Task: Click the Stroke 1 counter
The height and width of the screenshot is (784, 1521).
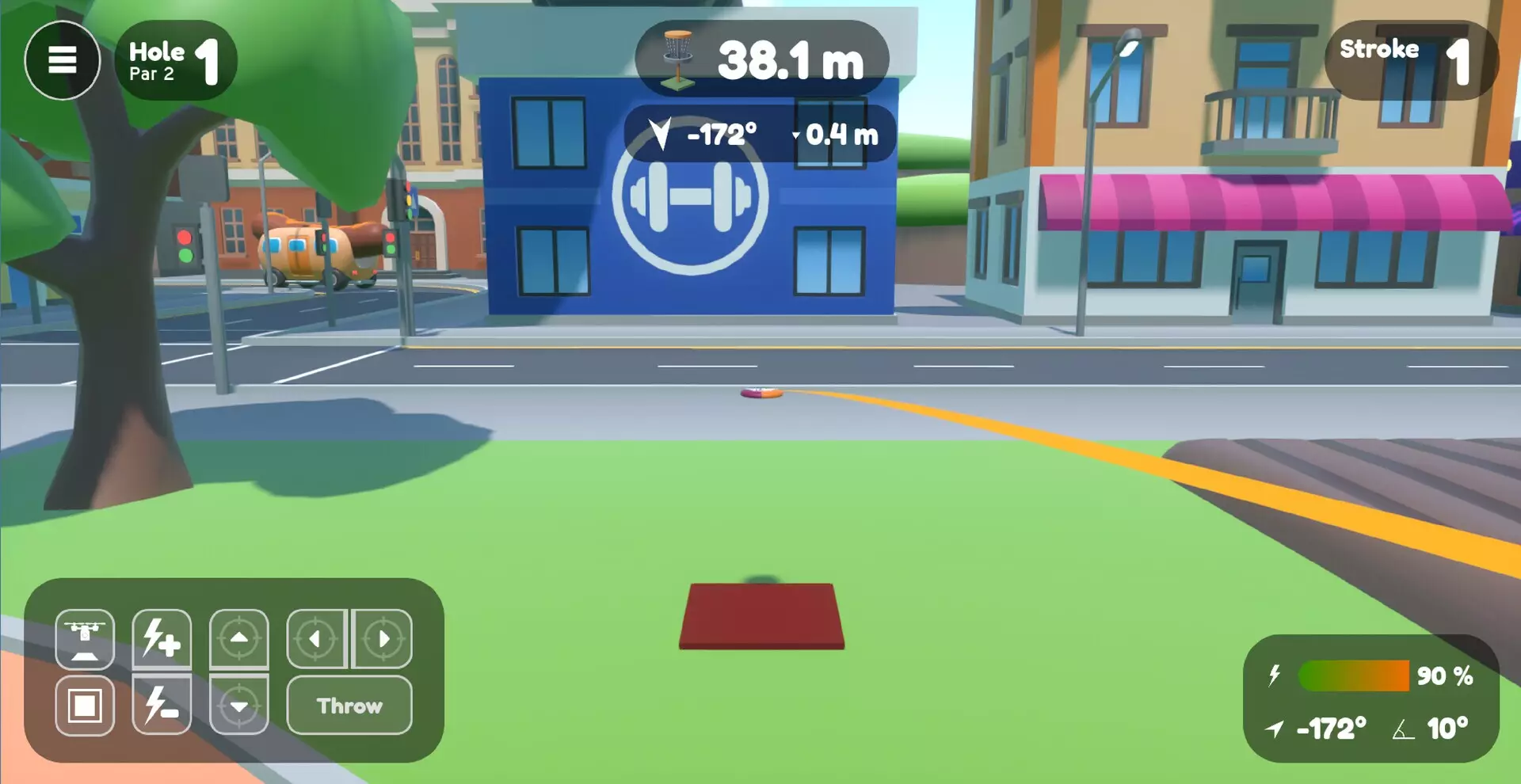Action: coord(1412,59)
